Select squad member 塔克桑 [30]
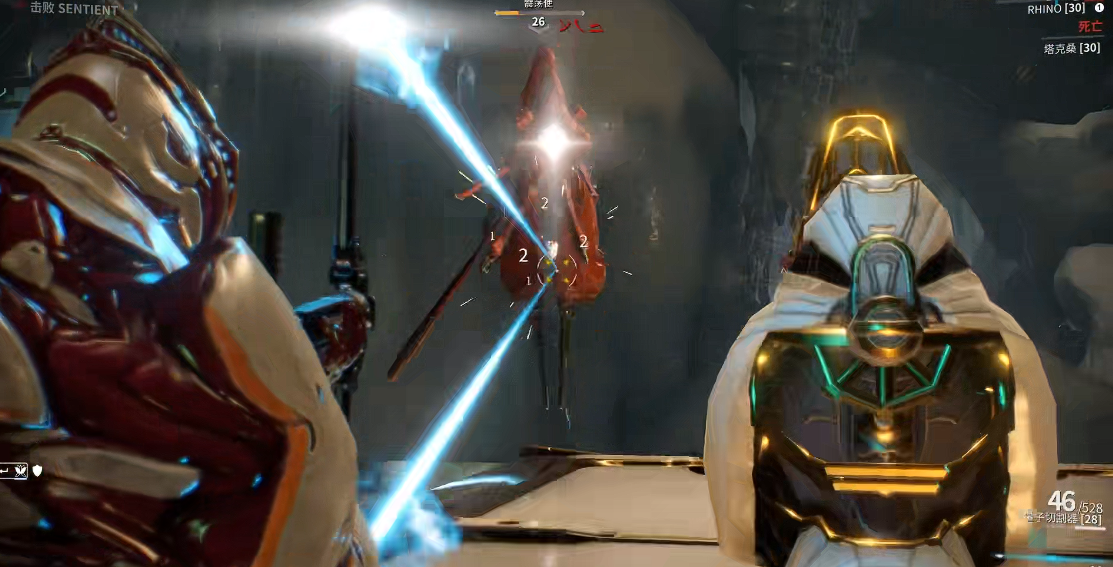The width and height of the screenshot is (1113, 567). click(x=1071, y=47)
